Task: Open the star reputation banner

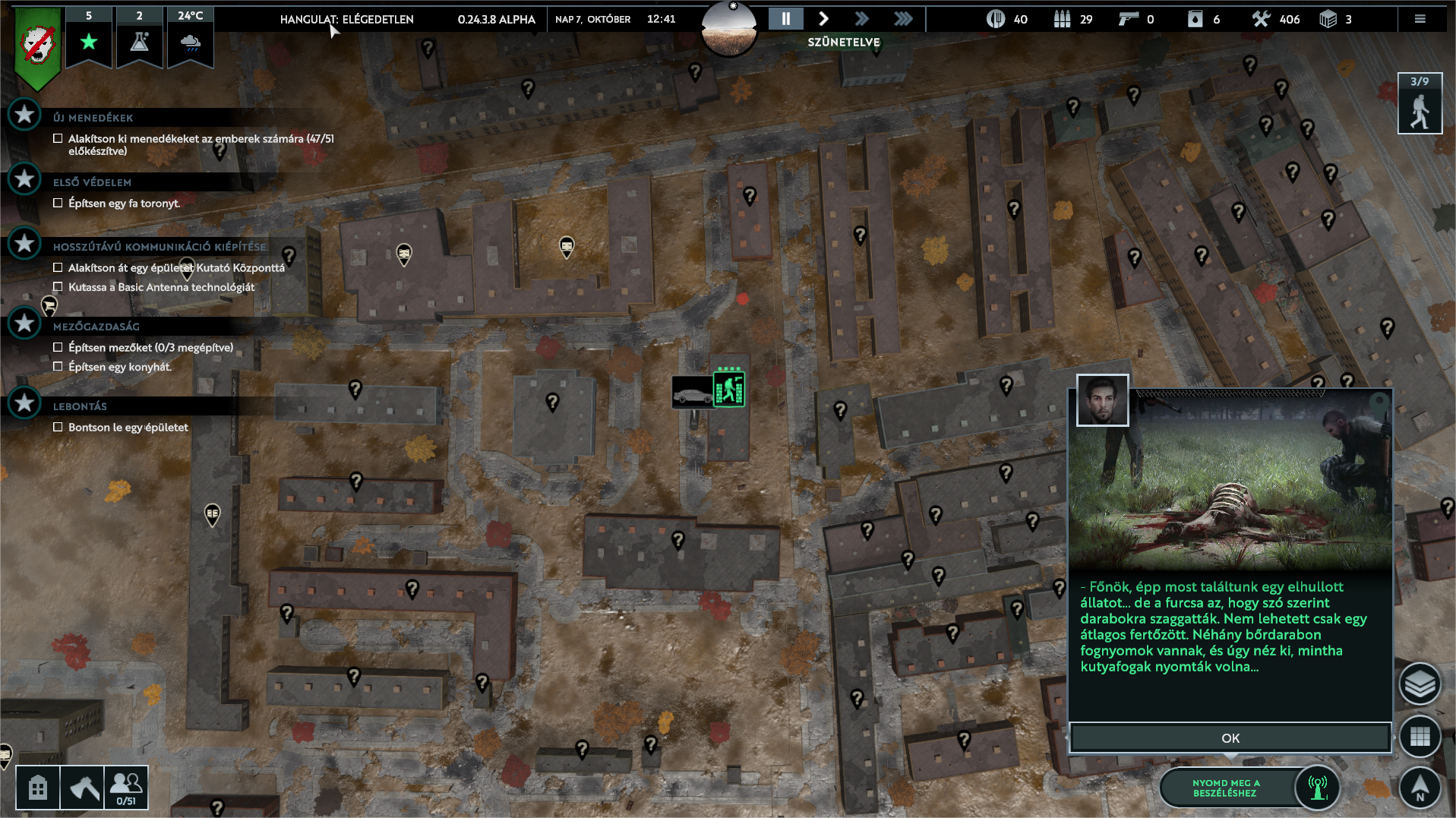Action: point(89,36)
